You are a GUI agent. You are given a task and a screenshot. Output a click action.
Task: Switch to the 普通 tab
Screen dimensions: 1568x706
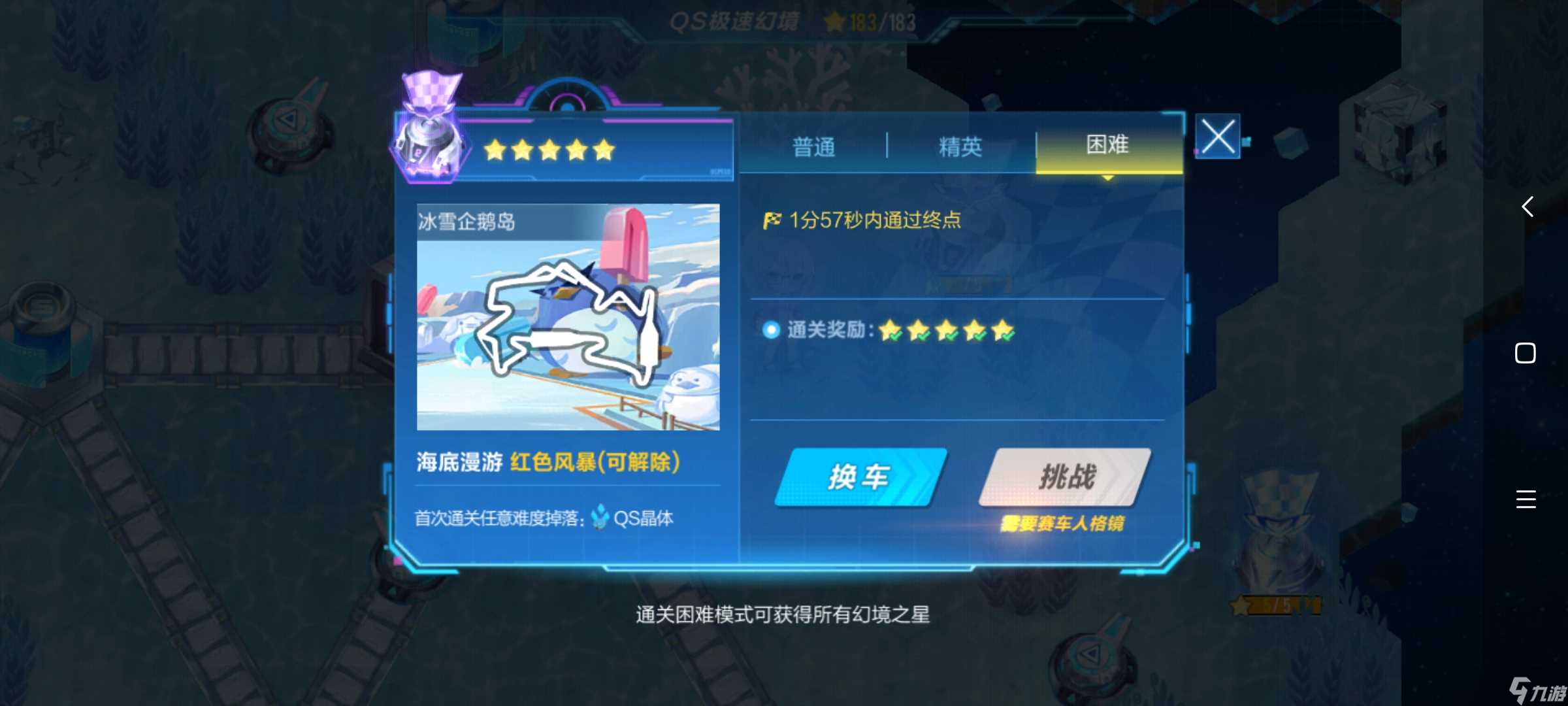(x=814, y=145)
